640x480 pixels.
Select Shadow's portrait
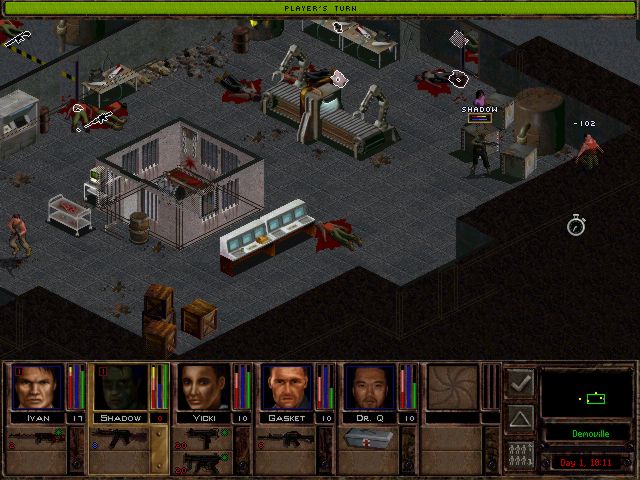pos(120,387)
